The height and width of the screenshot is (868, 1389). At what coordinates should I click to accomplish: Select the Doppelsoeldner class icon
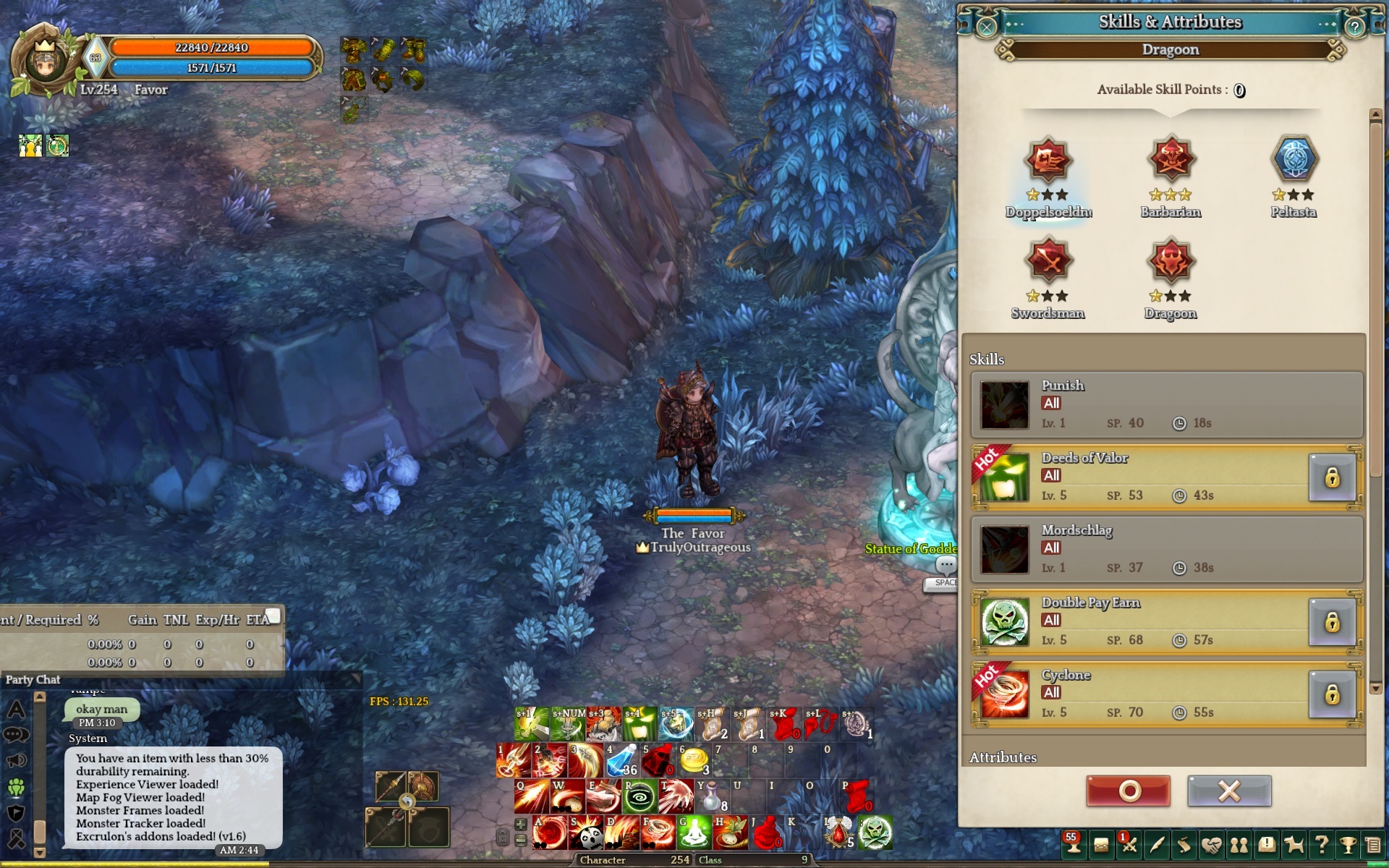tap(1048, 160)
